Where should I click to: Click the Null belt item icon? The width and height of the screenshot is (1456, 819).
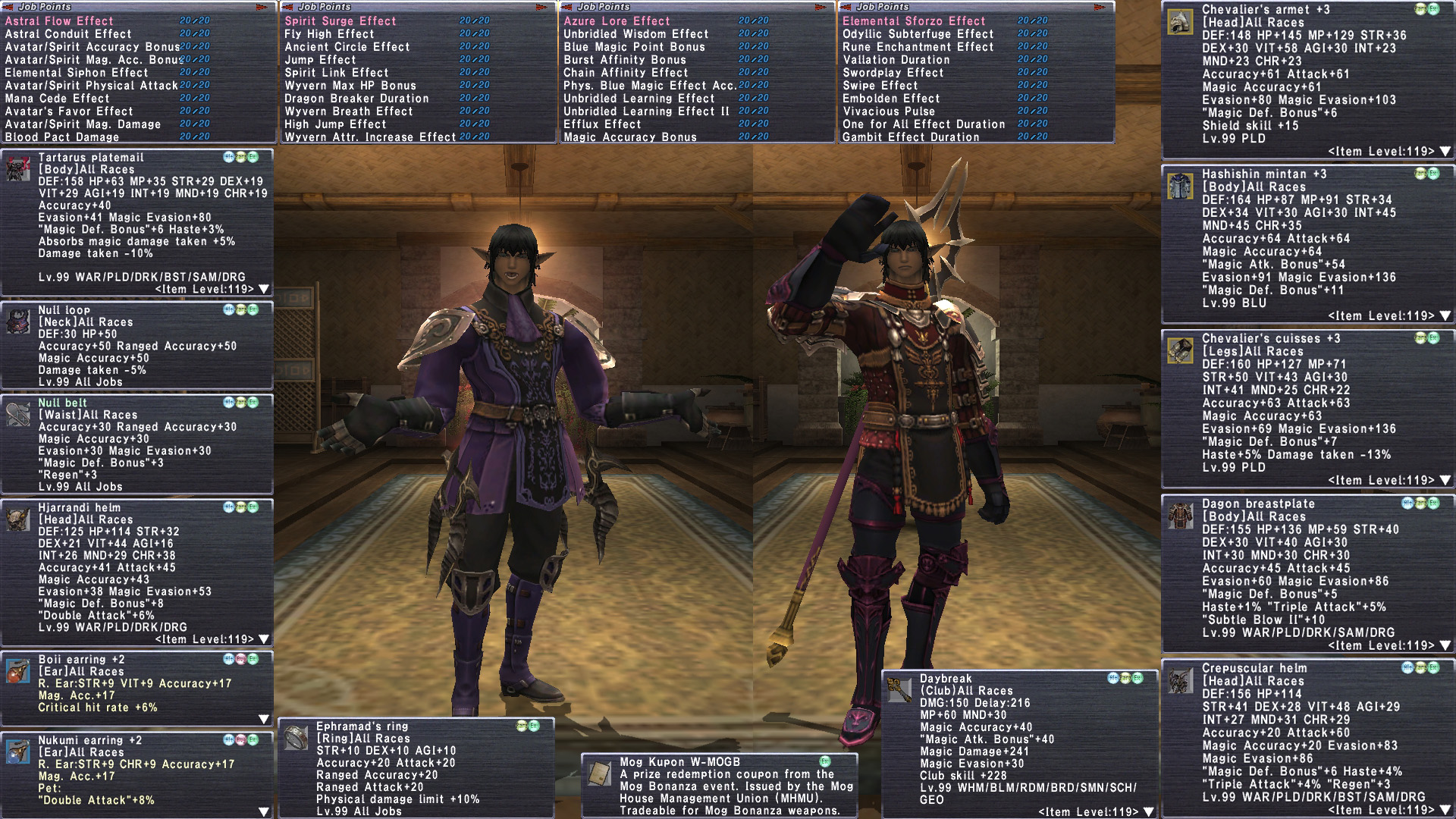pyautogui.click(x=18, y=414)
